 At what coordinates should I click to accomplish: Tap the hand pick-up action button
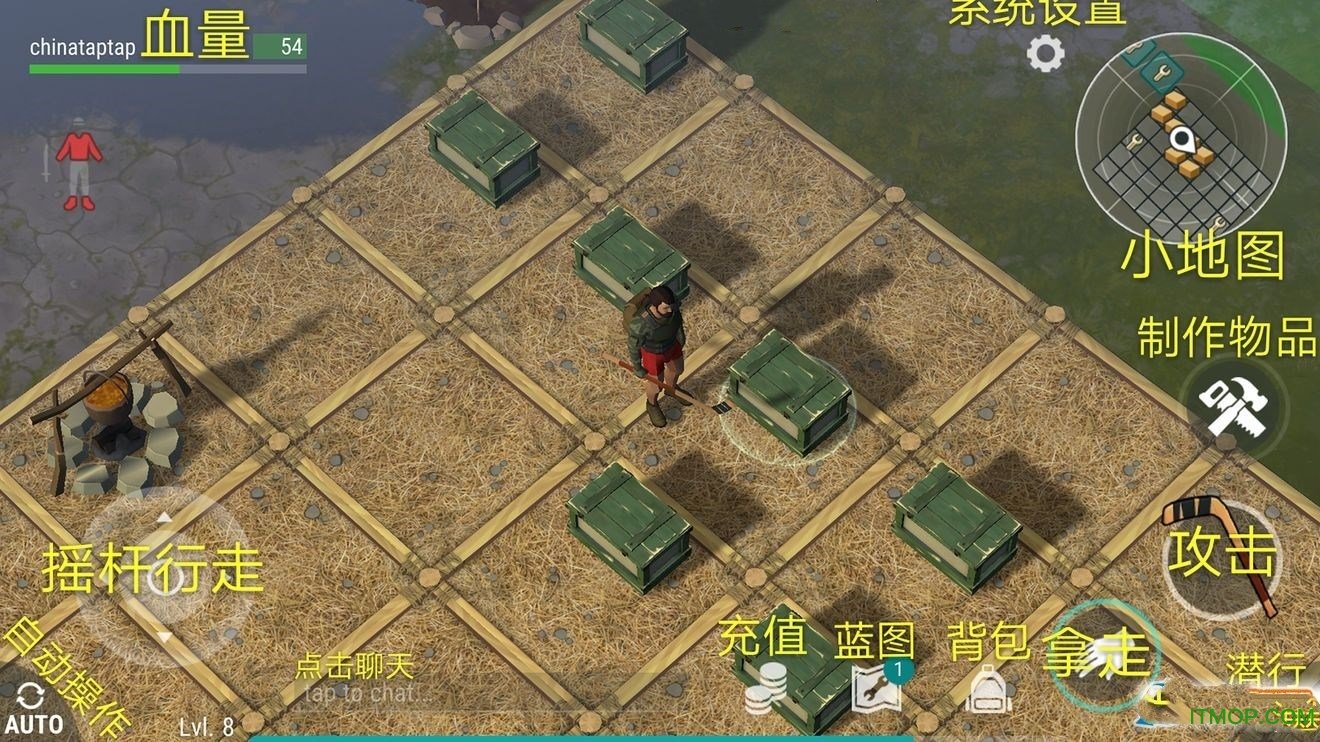1103,655
